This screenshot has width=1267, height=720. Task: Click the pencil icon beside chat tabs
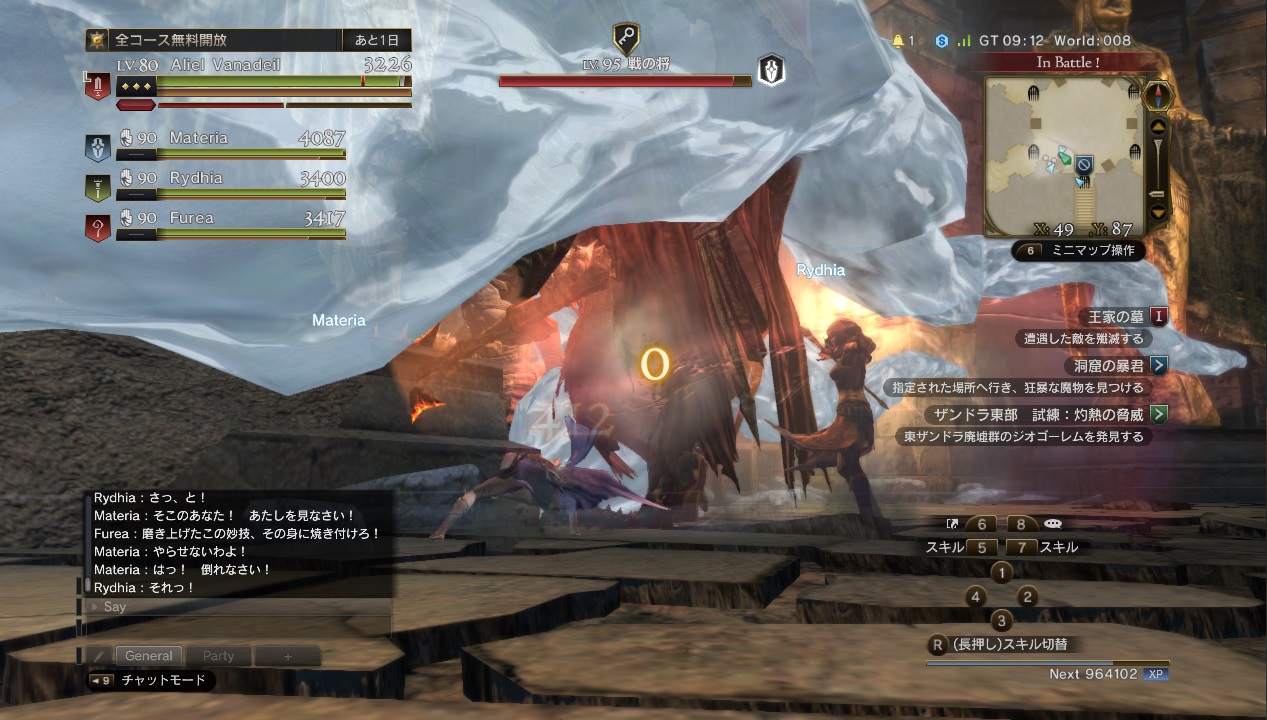pos(99,656)
